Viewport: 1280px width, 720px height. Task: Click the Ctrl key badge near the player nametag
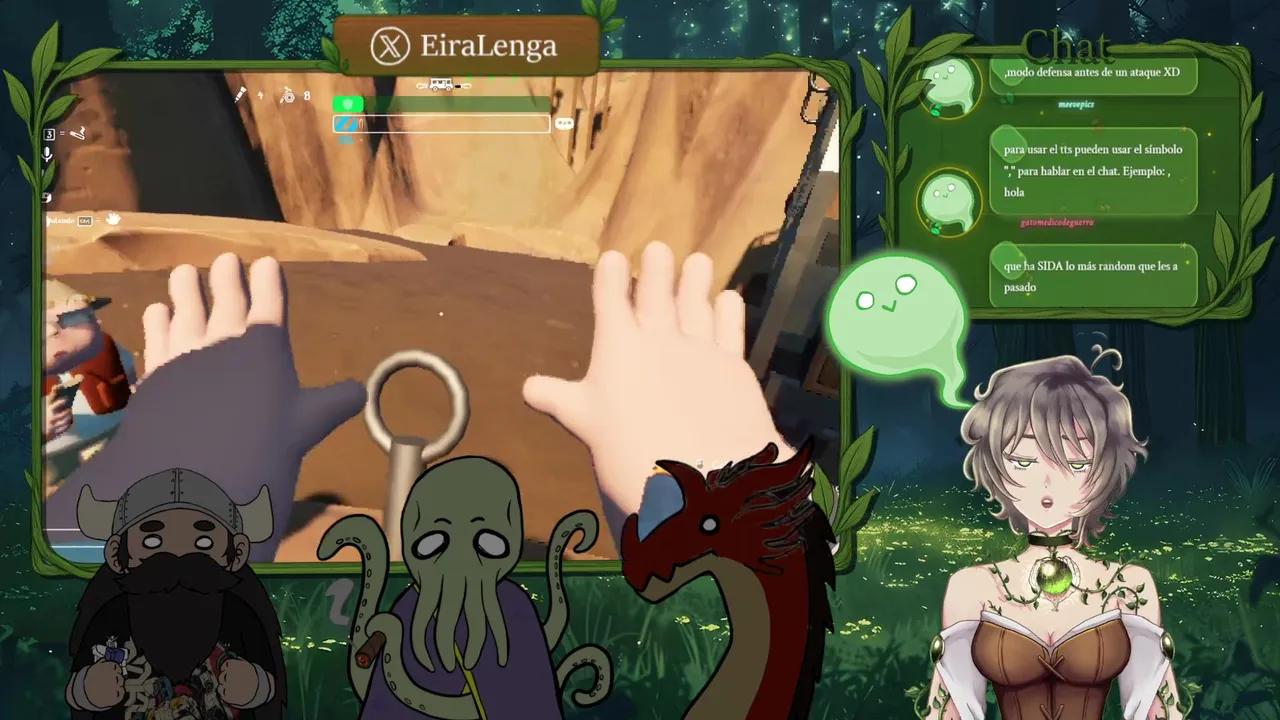coord(86,221)
